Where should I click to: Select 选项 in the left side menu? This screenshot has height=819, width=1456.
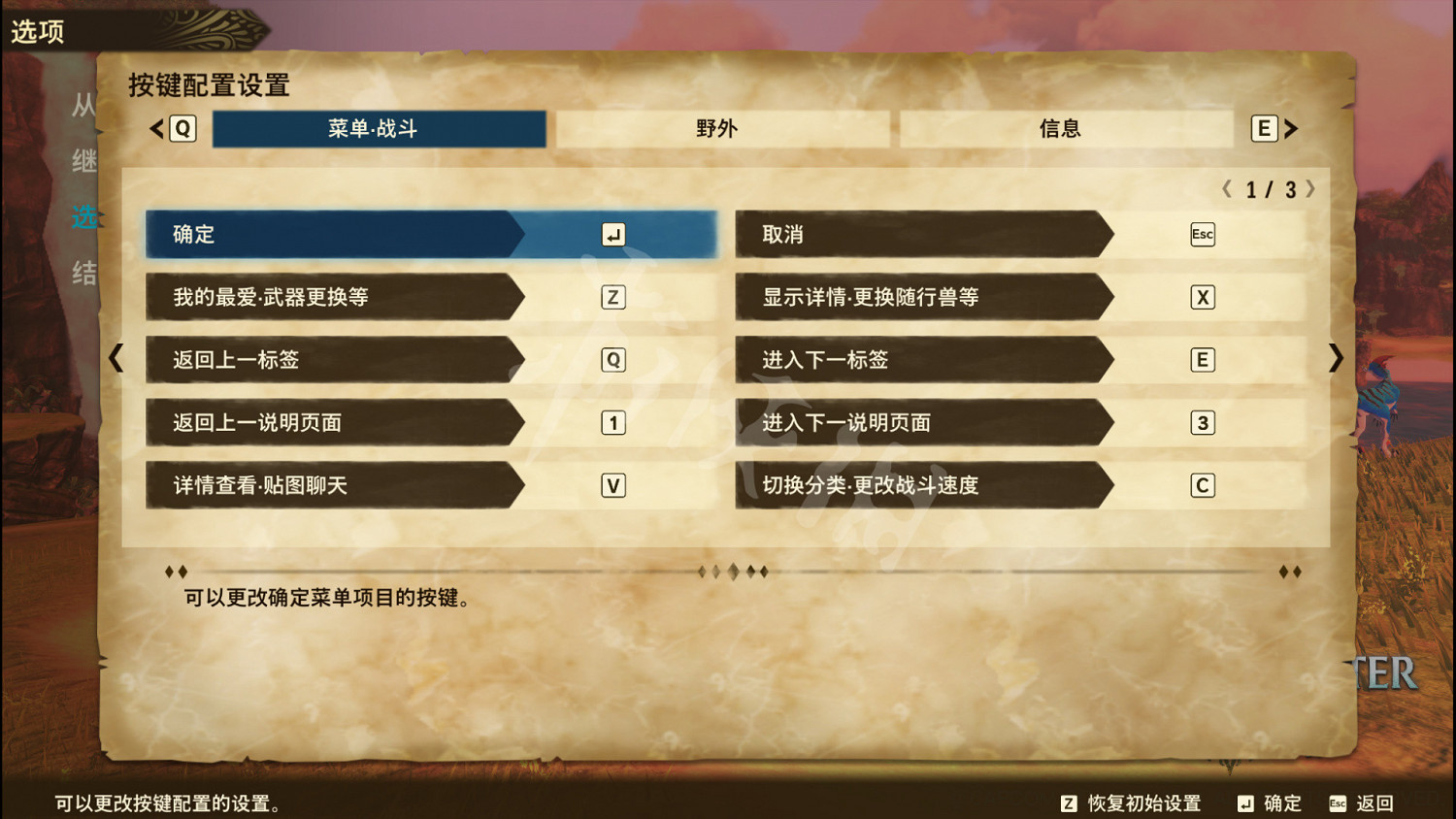click(83, 218)
